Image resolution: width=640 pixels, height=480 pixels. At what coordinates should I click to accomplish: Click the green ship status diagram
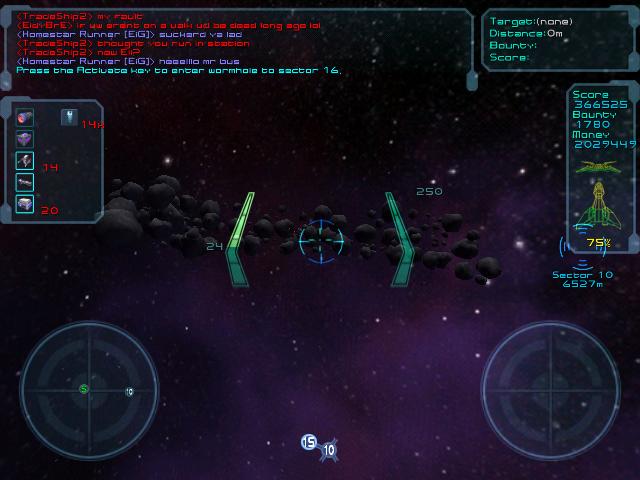pyautogui.click(x=599, y=193)
